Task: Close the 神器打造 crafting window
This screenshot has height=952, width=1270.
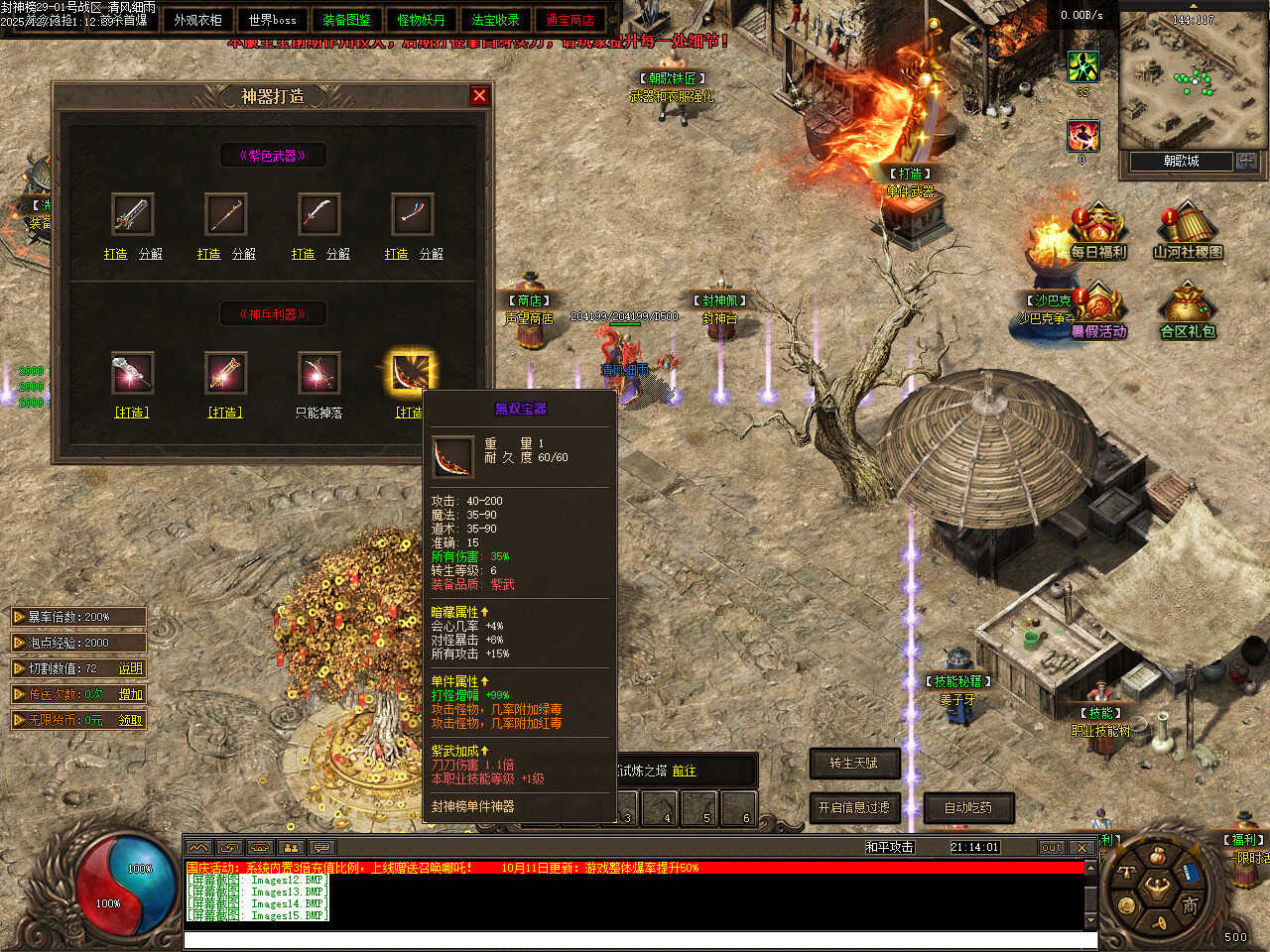Action: pos(479,95)
